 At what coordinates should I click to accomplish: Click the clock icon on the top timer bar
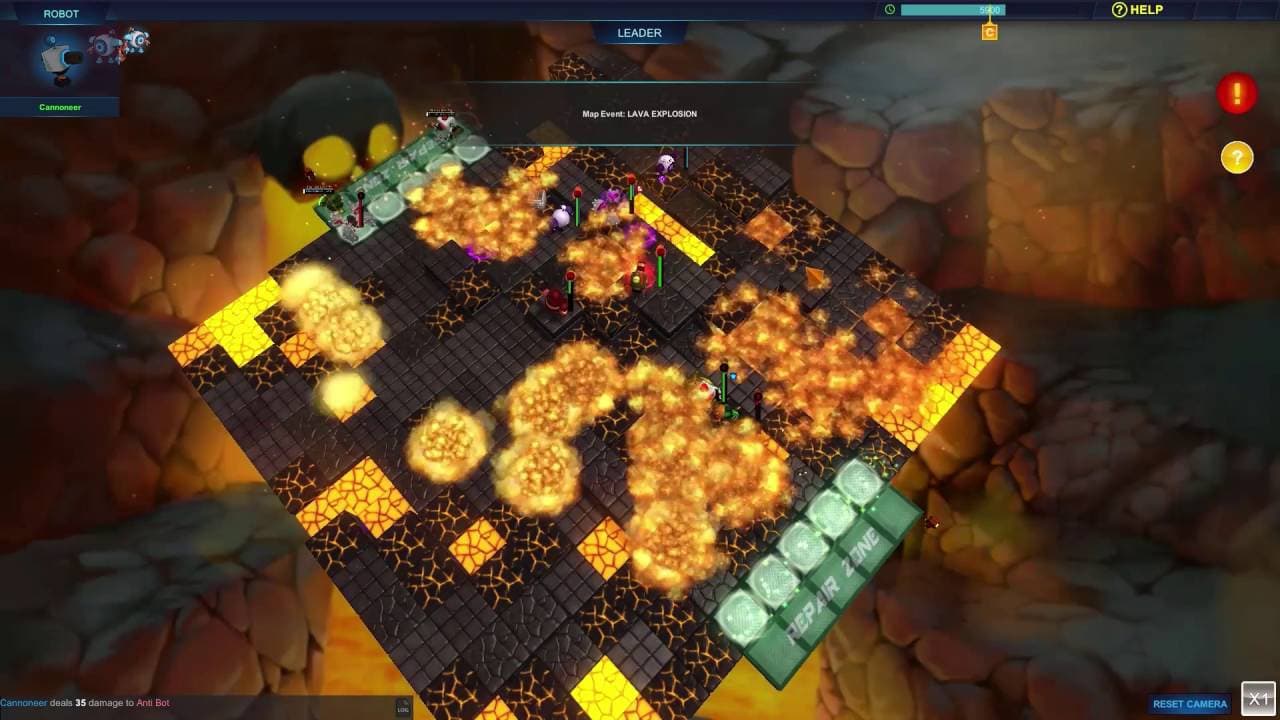(889, 9)
